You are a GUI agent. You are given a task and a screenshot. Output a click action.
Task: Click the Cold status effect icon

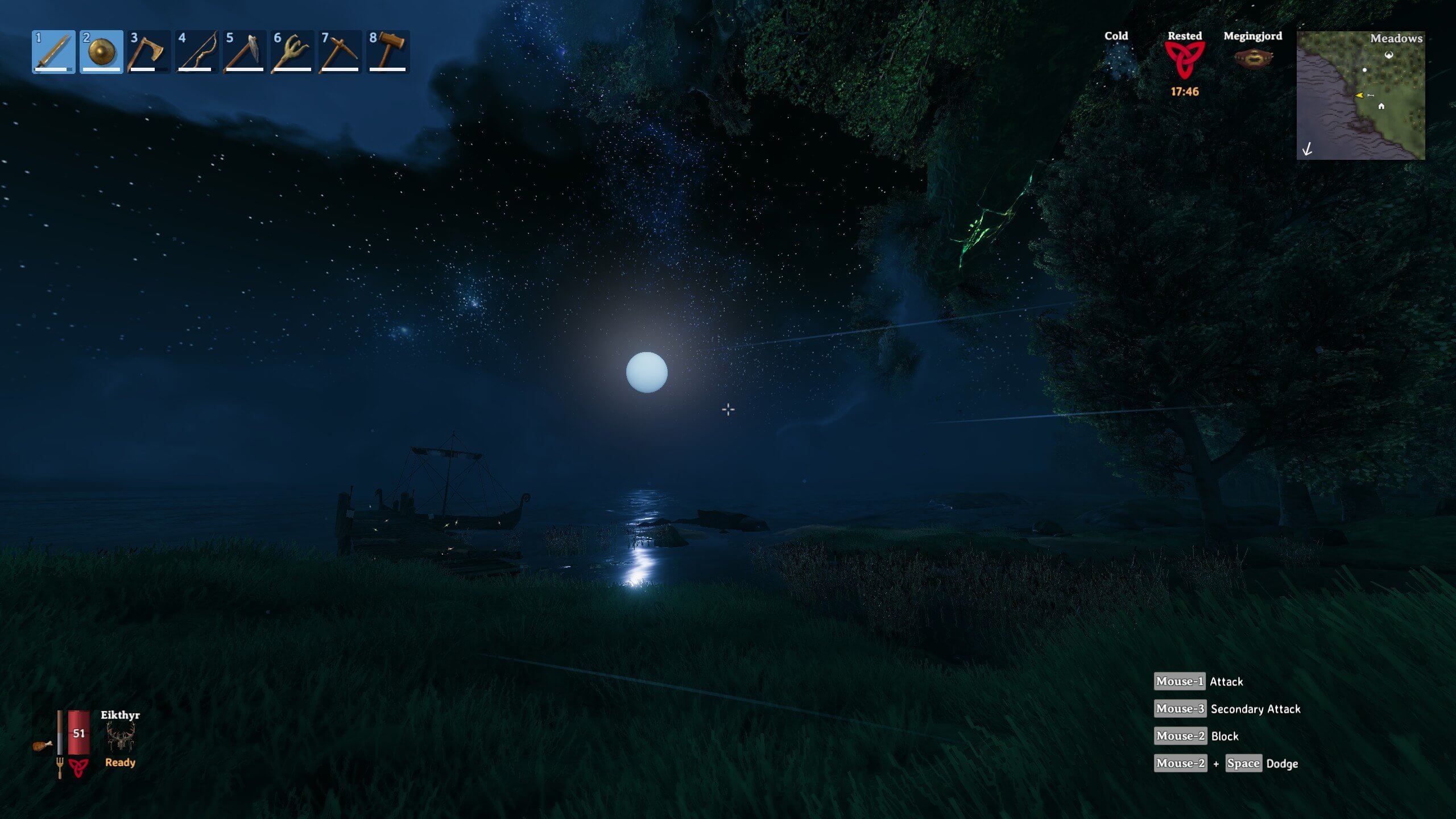pos(1116,59)
